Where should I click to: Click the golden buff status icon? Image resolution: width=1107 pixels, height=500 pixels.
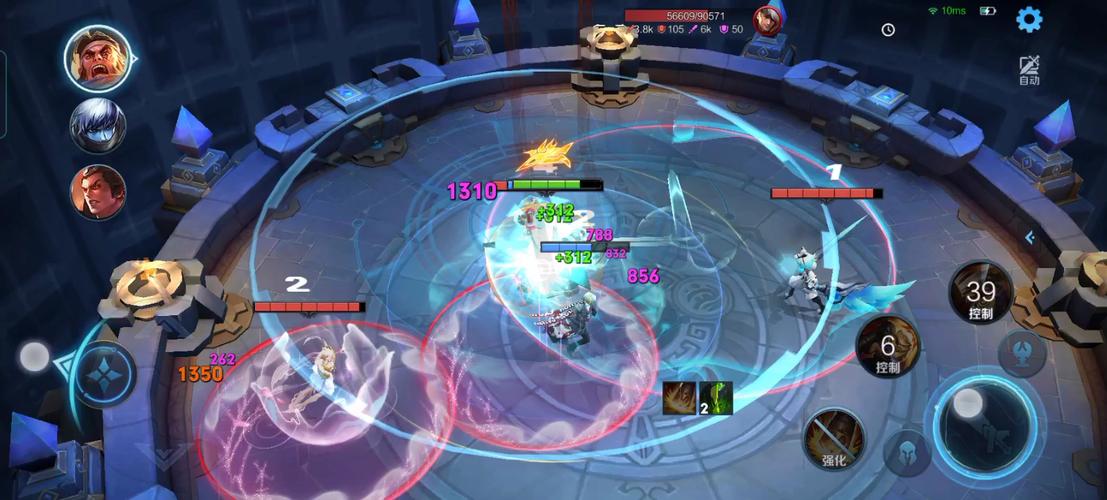pyautogui.click(x=680, y=398)
